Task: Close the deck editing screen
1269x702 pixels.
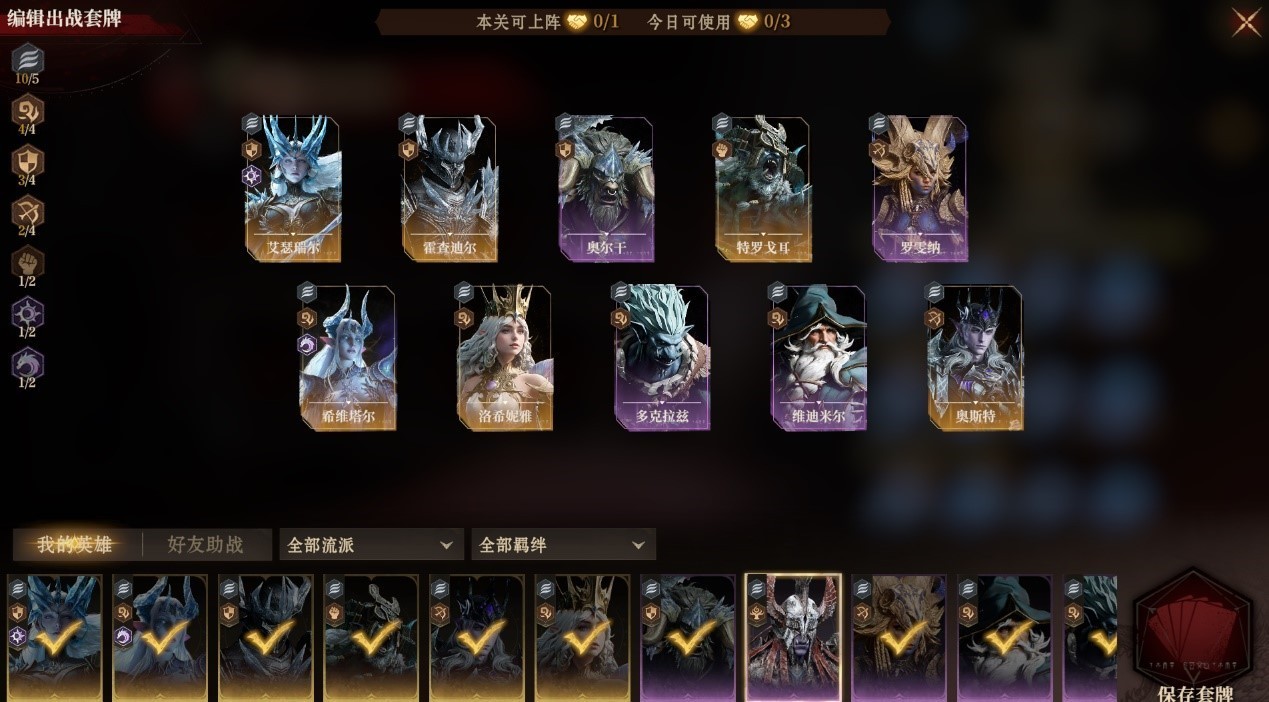Action: [1246, 22]
